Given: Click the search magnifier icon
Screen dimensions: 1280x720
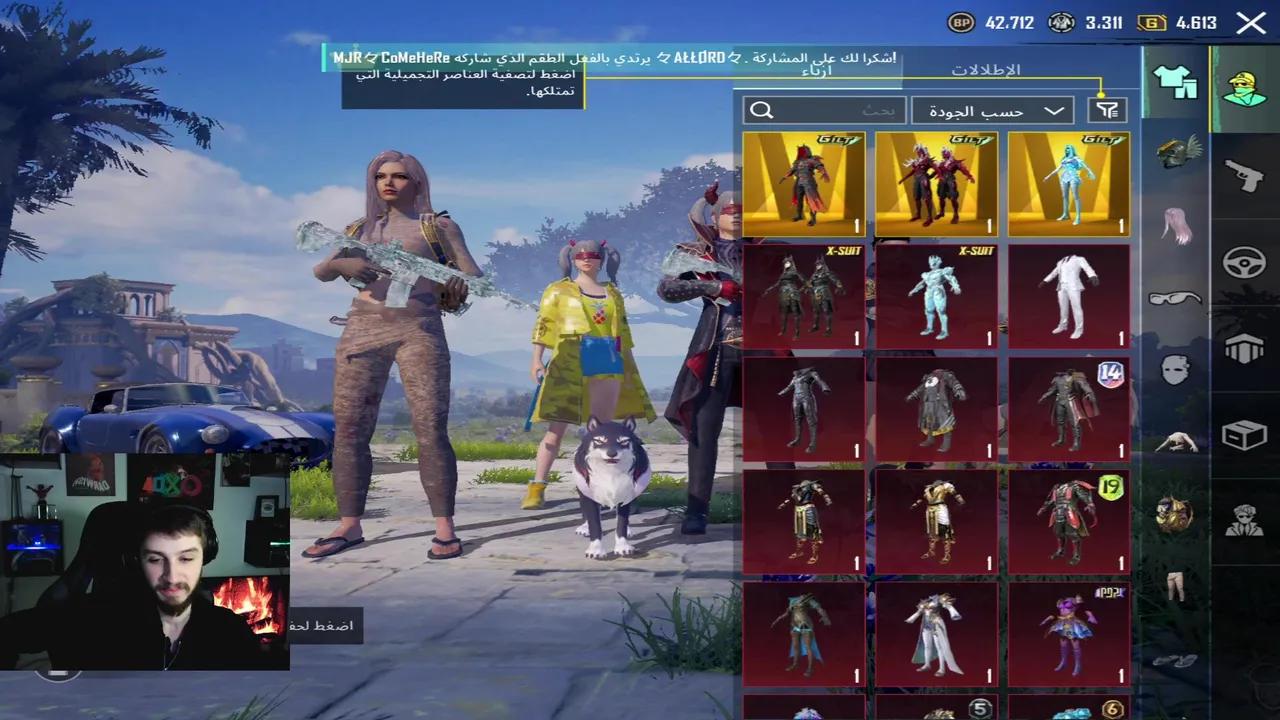Looking at the screenshot, I should pos(764,110).
